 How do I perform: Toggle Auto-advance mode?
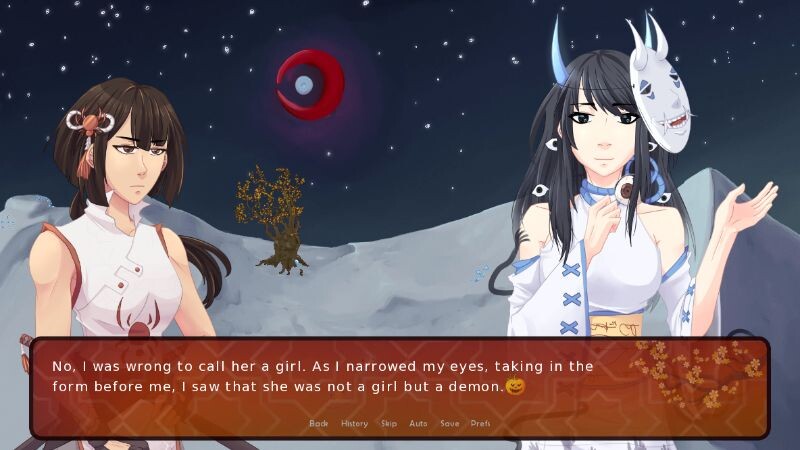click(418, 423)
